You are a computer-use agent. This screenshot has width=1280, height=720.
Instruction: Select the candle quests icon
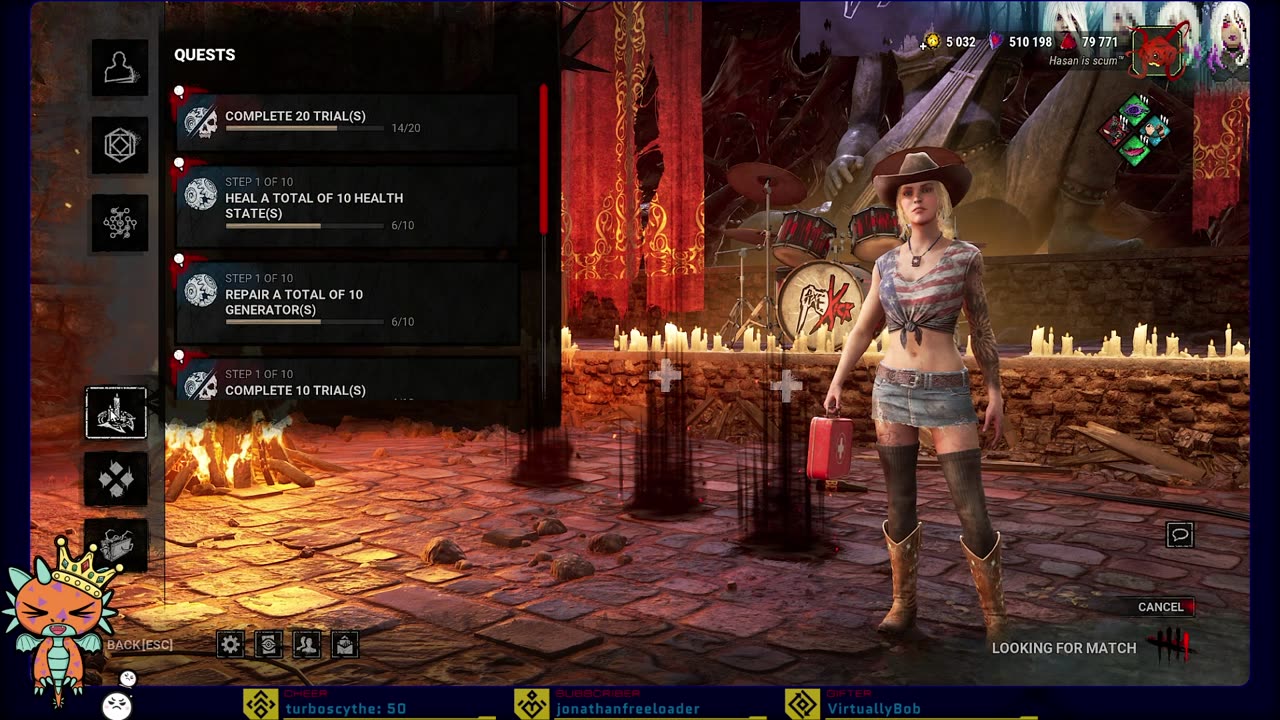(116, 413)
